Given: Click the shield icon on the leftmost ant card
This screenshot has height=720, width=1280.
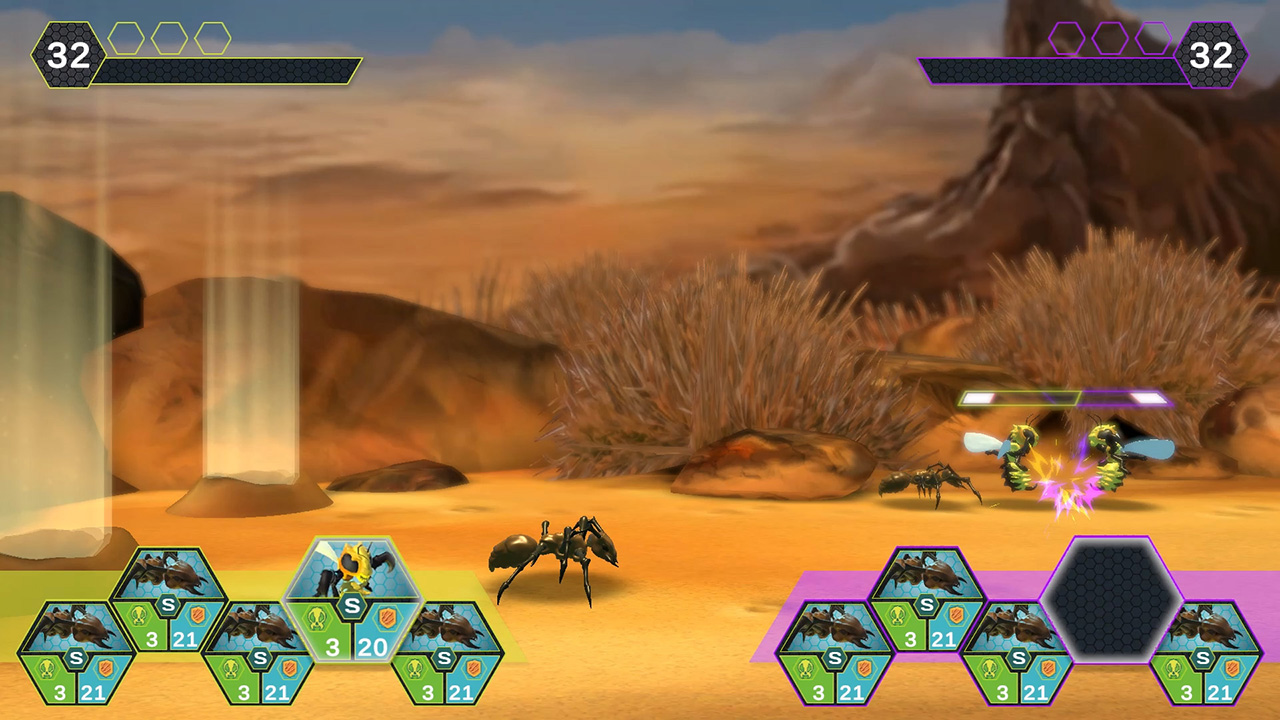Looking at the screenshot, I should pyautogui.click(x=104, y=669).
